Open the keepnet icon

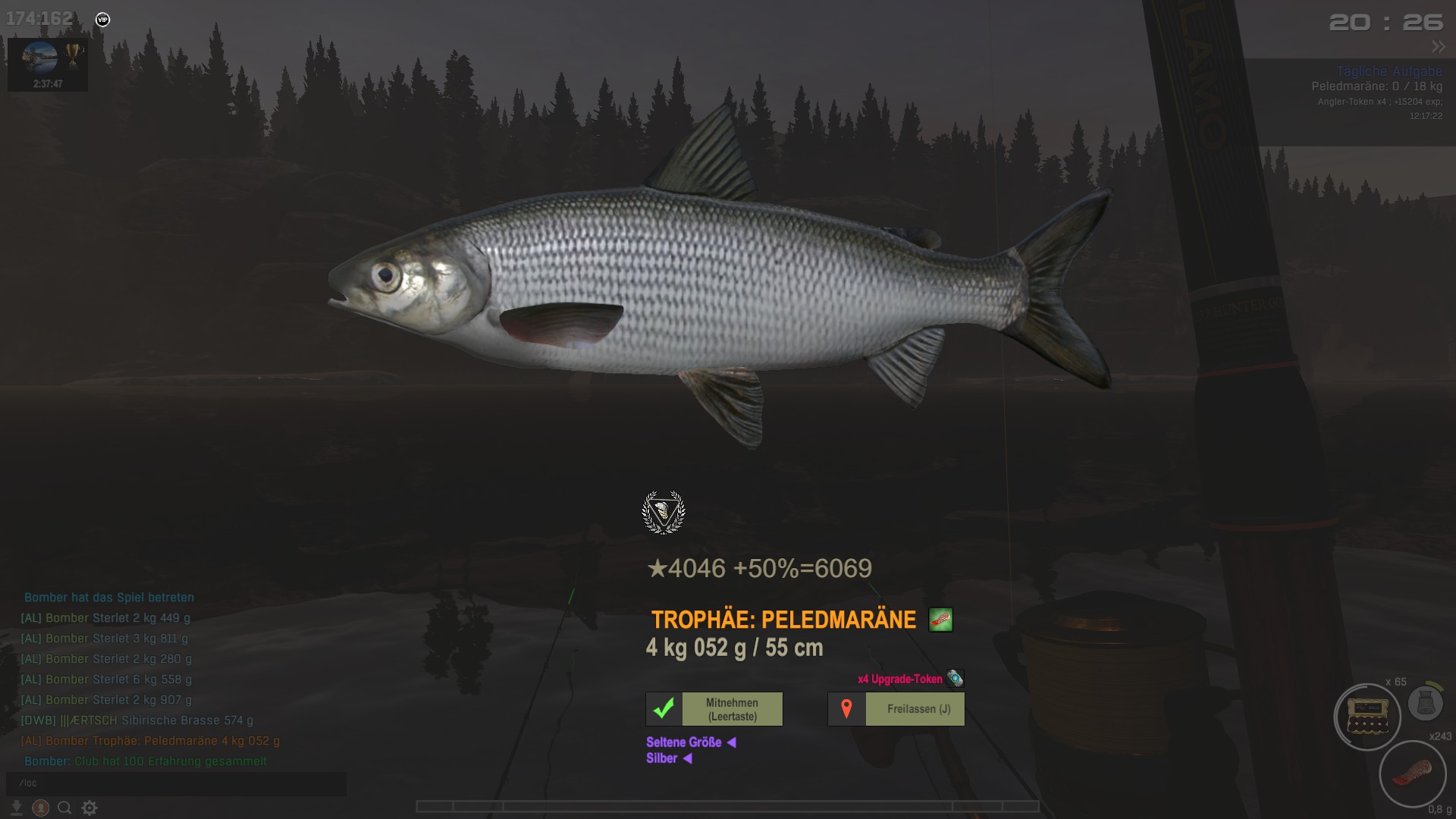point(1425,703)
